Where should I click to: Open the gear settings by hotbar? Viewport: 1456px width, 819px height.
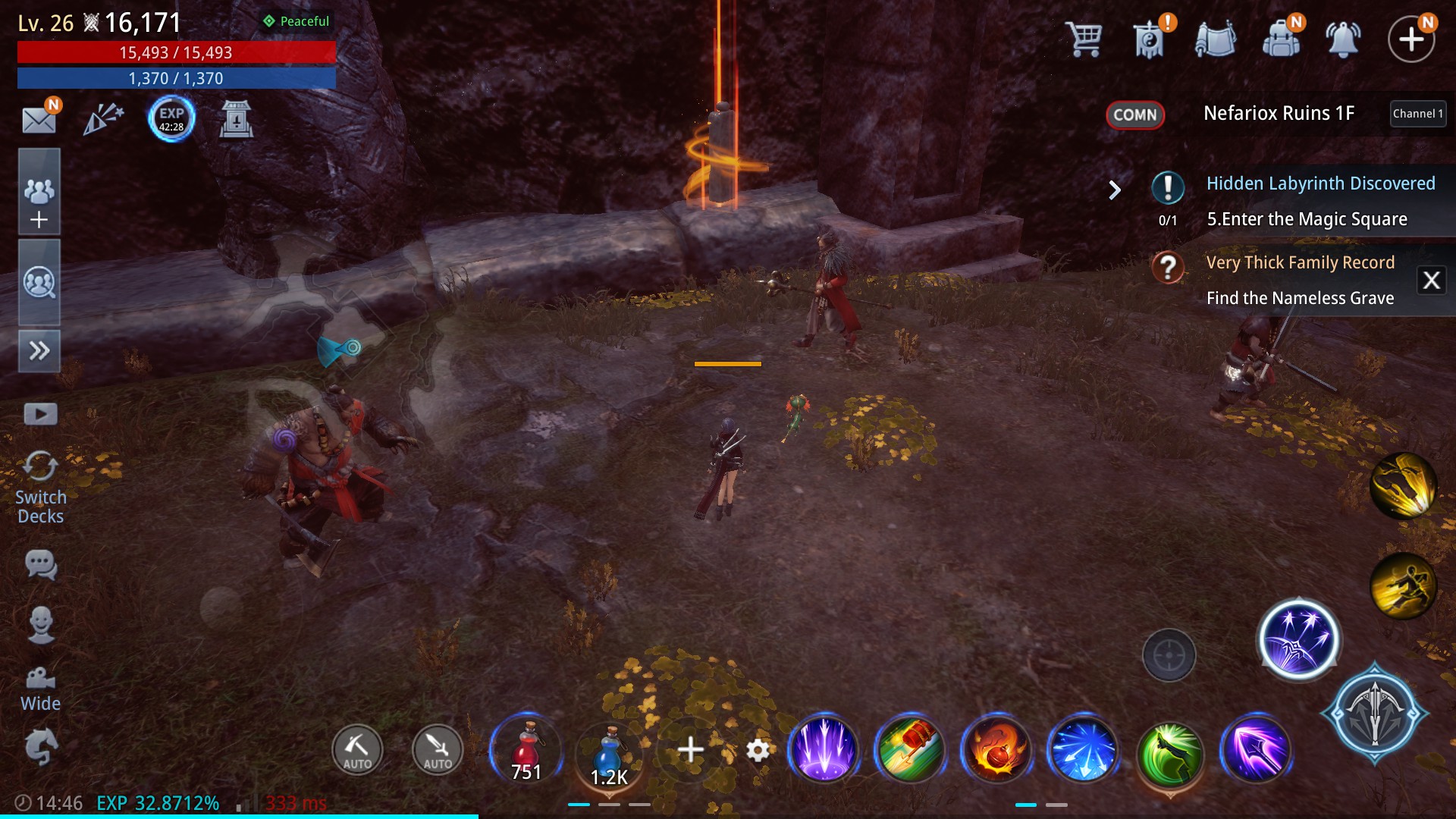(758, 750)
